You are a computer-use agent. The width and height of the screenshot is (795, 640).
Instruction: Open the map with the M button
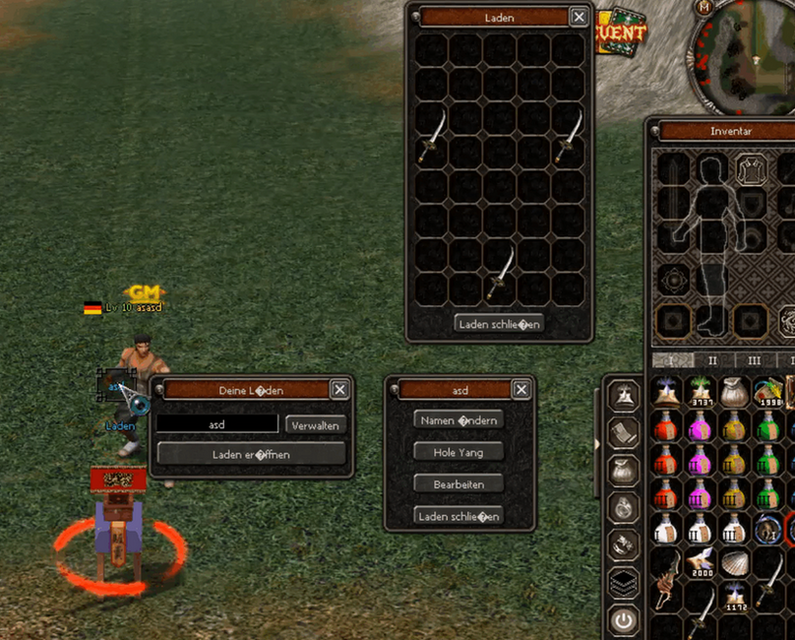pos(706,7)
